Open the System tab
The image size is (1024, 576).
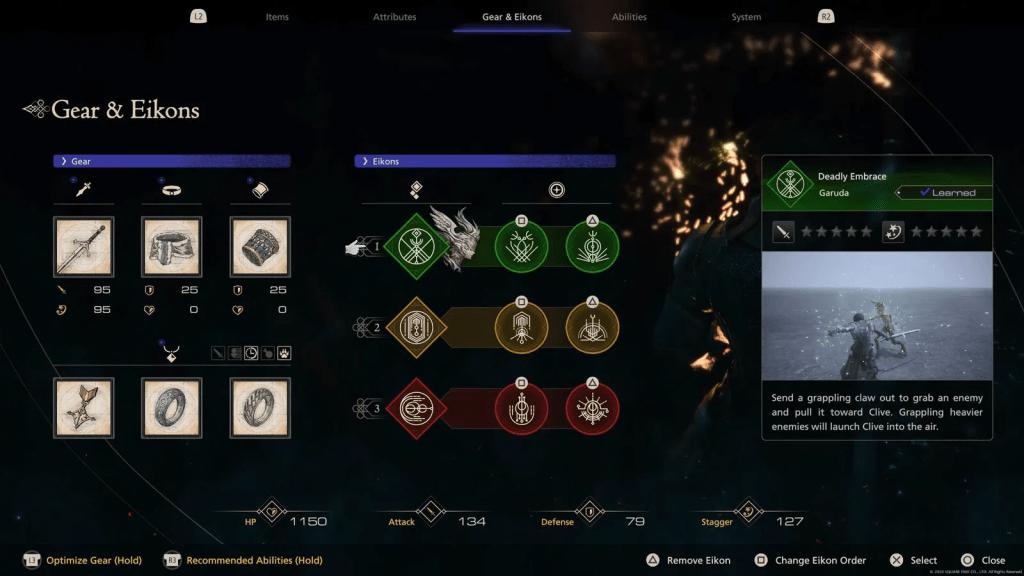[x=746, y=17]
